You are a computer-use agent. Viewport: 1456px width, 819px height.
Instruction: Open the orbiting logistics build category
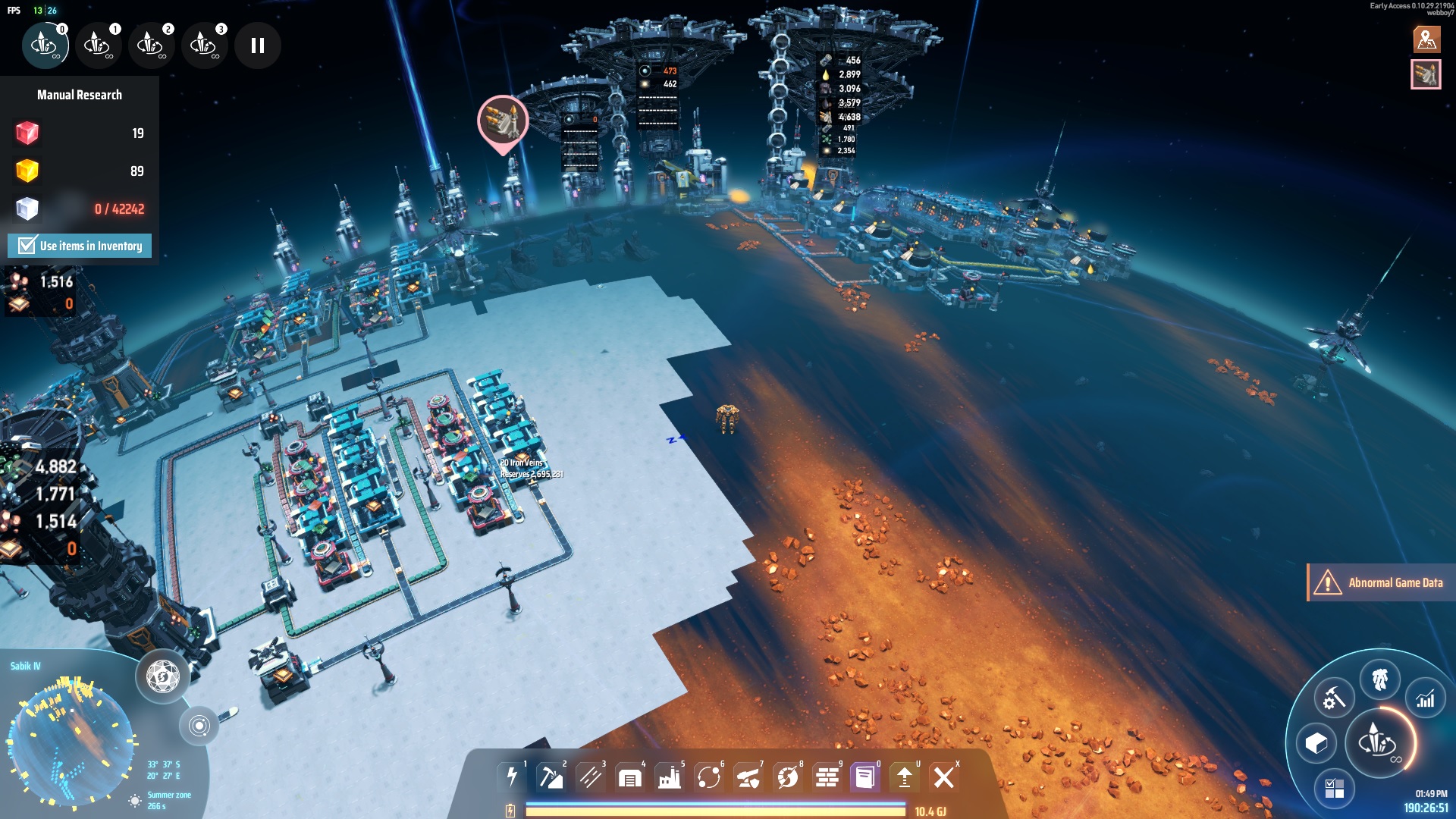708,777
